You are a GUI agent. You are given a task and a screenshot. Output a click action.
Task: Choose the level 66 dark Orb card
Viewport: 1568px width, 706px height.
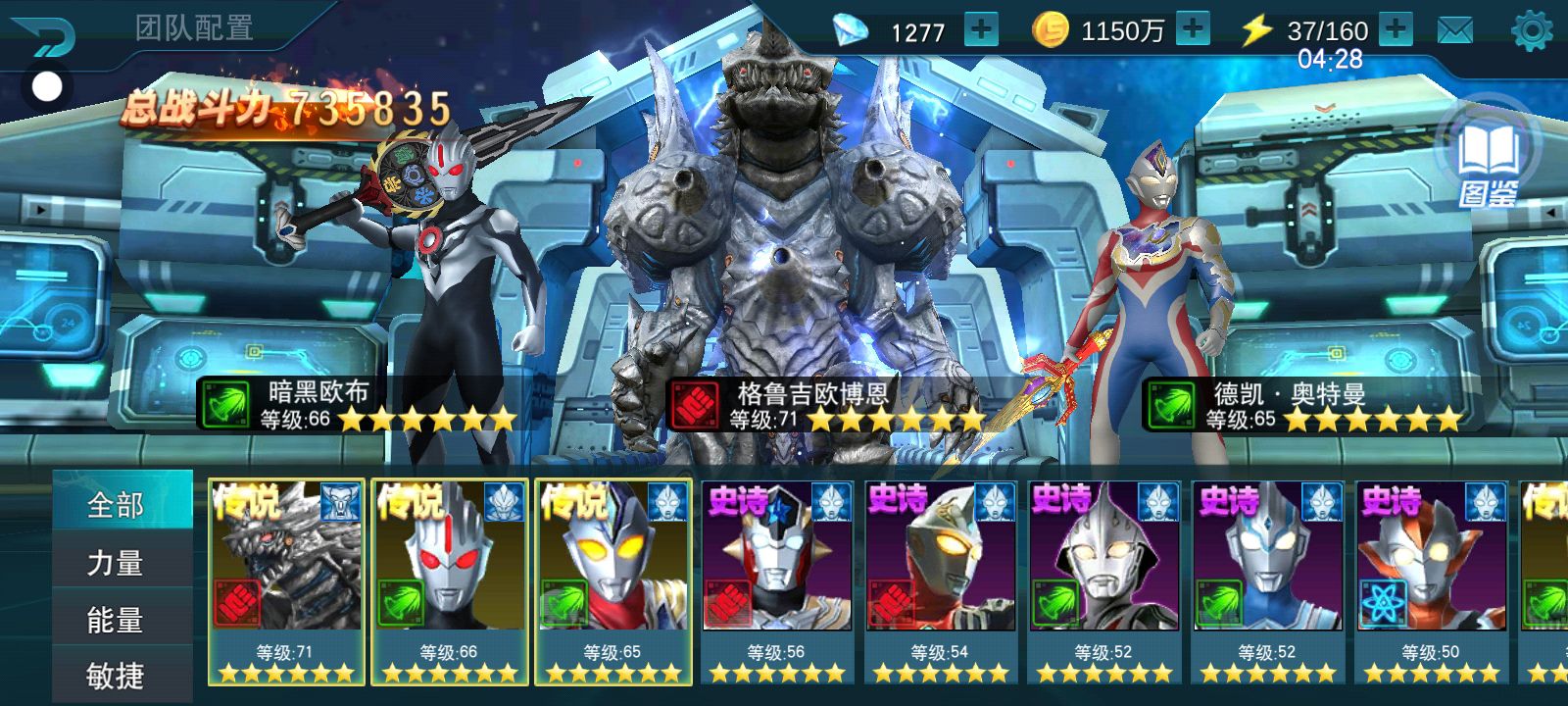coord(449,580)
